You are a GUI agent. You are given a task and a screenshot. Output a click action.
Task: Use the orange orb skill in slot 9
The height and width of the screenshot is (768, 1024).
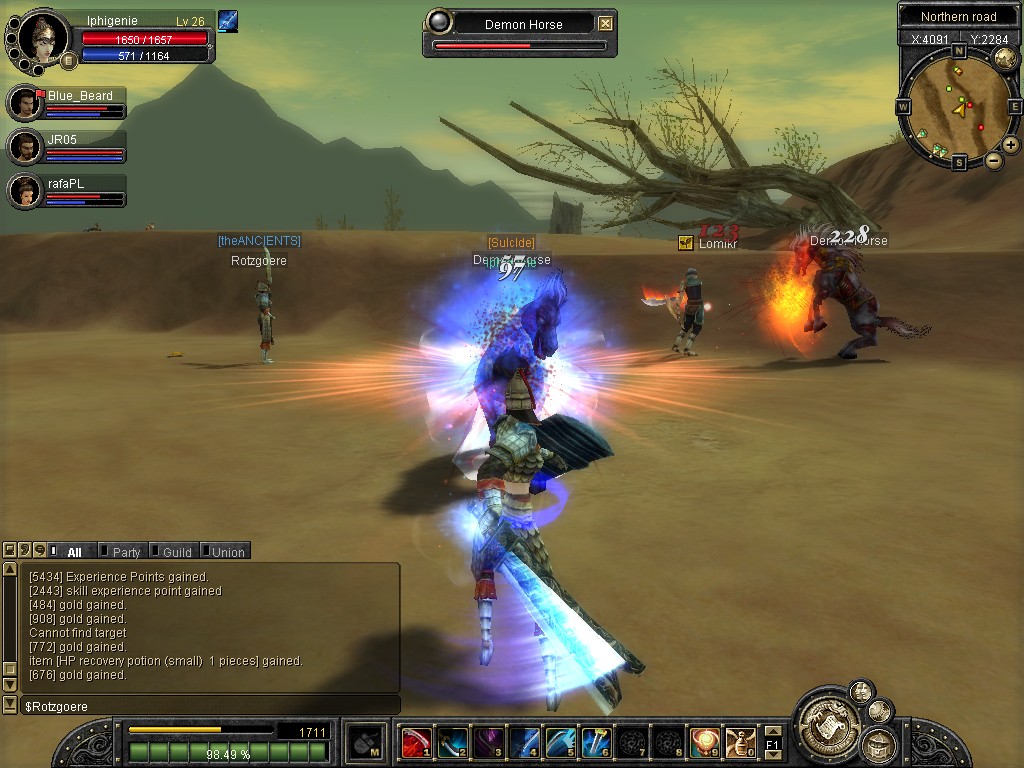(705, 742)
